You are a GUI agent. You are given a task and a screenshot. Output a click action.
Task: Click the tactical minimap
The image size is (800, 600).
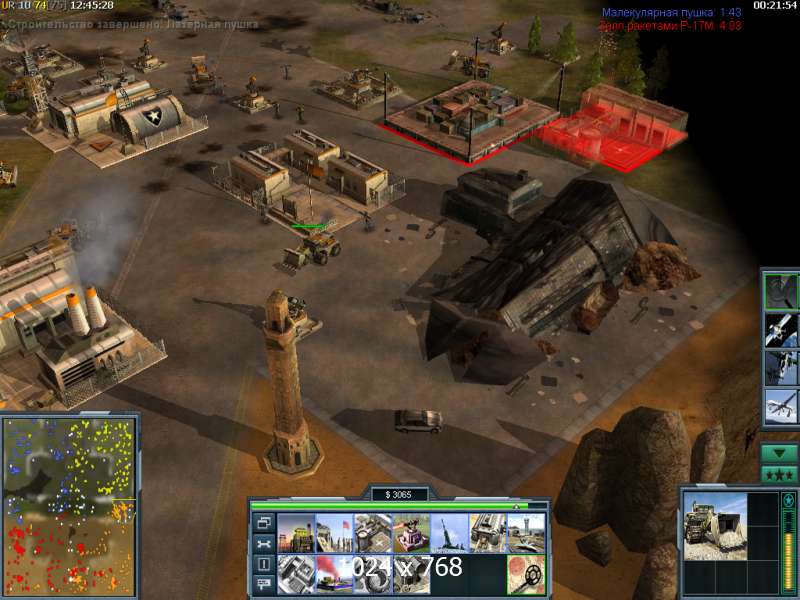coord(69,504)
